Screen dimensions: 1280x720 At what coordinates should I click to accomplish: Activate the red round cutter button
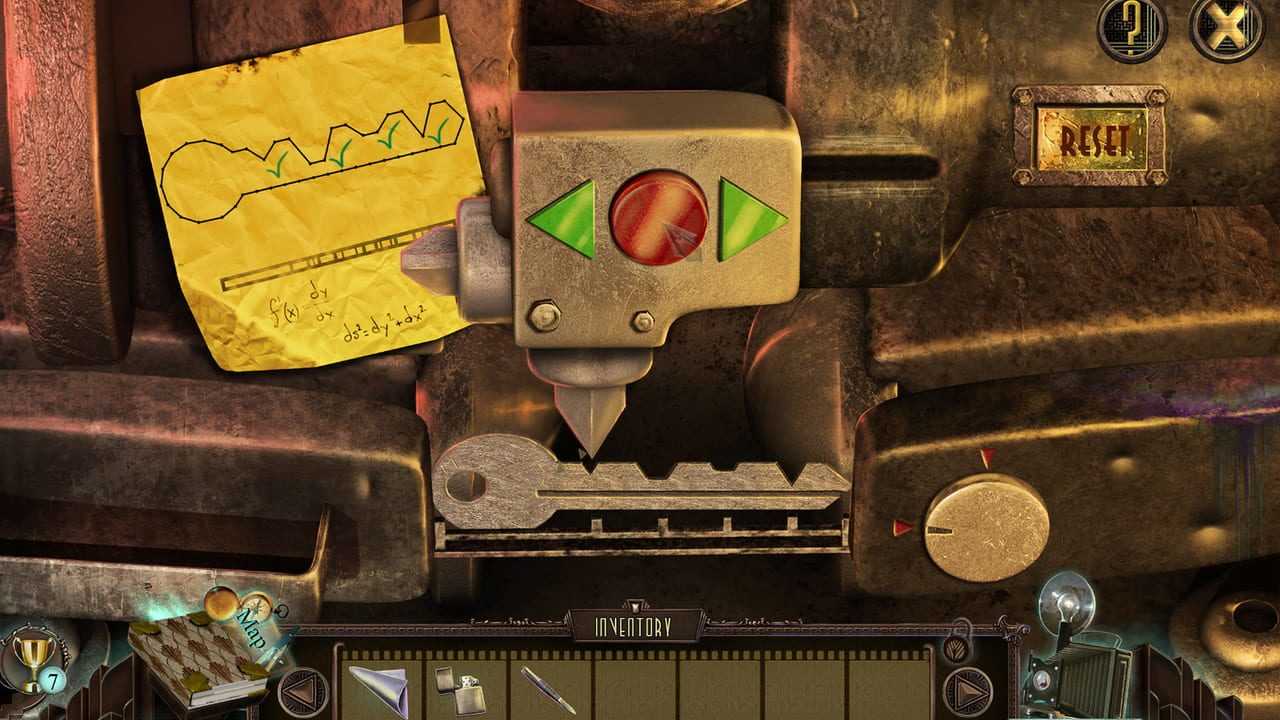658,217
